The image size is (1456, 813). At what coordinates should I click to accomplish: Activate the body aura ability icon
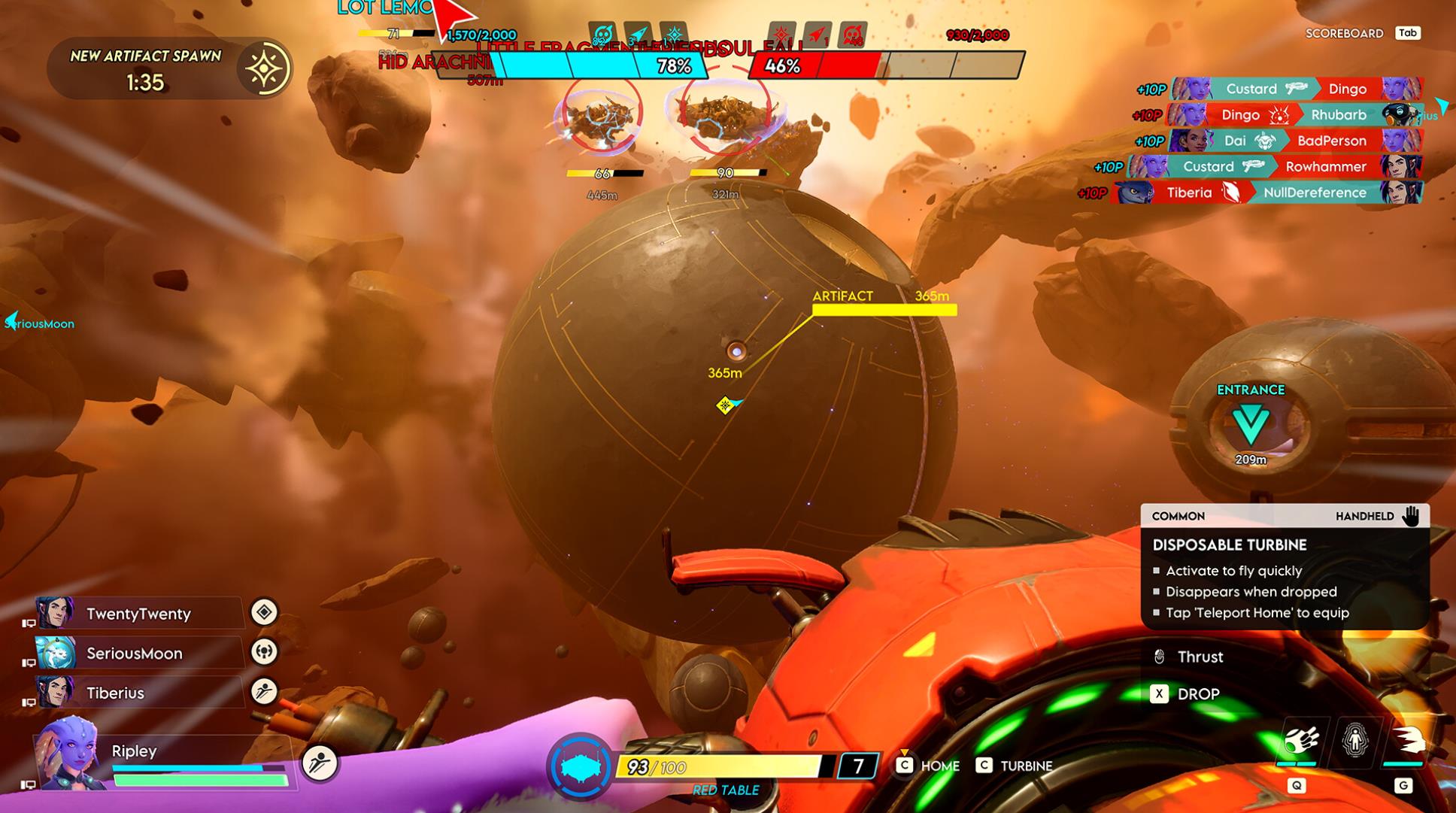(x=1354, y=742)
